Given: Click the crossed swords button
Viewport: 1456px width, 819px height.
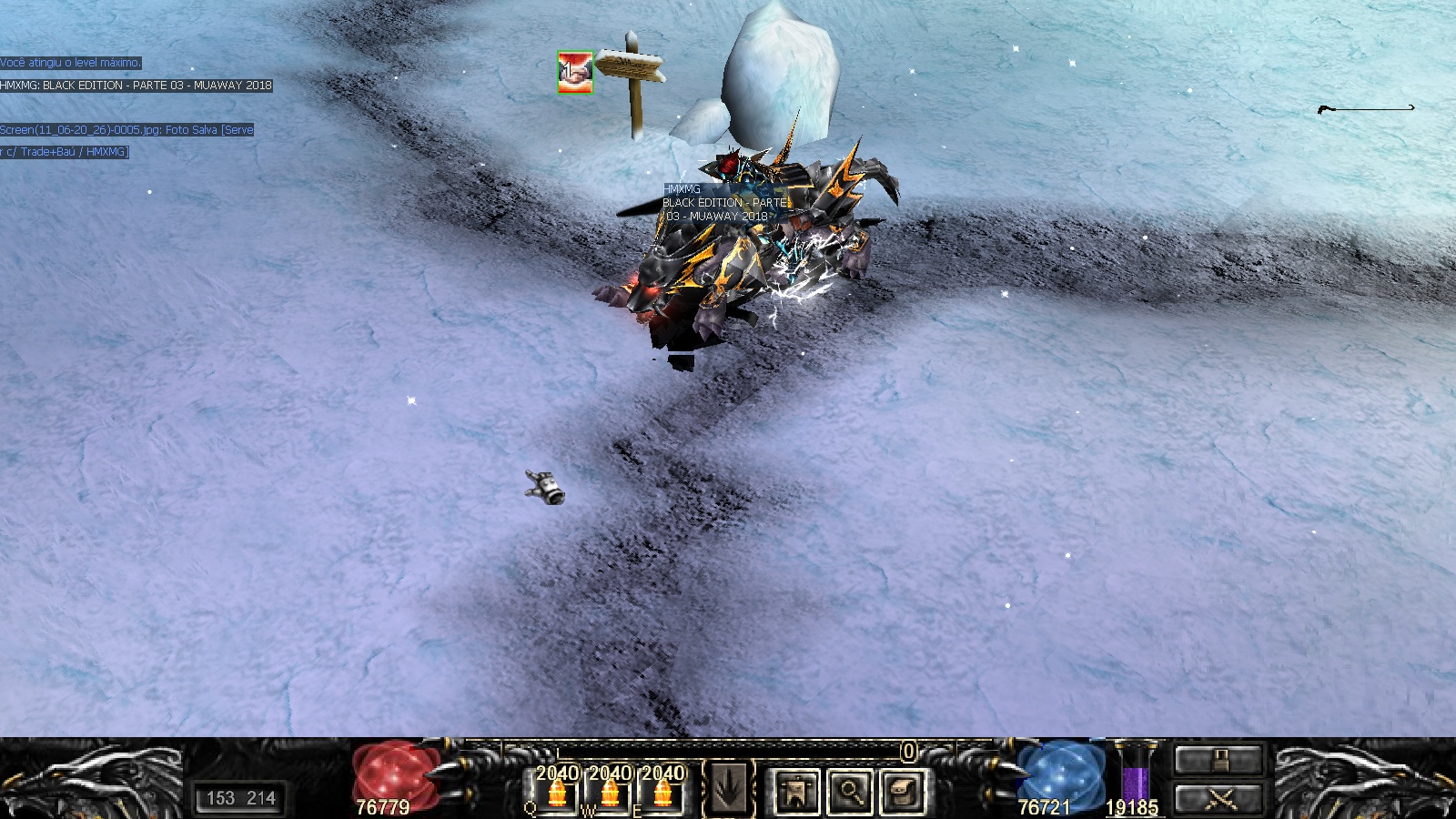Looking at the screenshot, I should click(1218, 800).
